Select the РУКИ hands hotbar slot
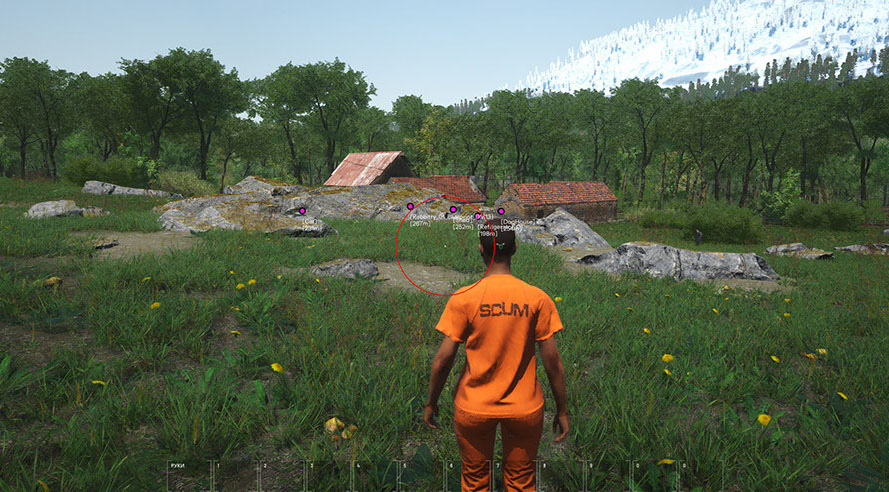Viewport: 889px width, 492px height. 189,476
